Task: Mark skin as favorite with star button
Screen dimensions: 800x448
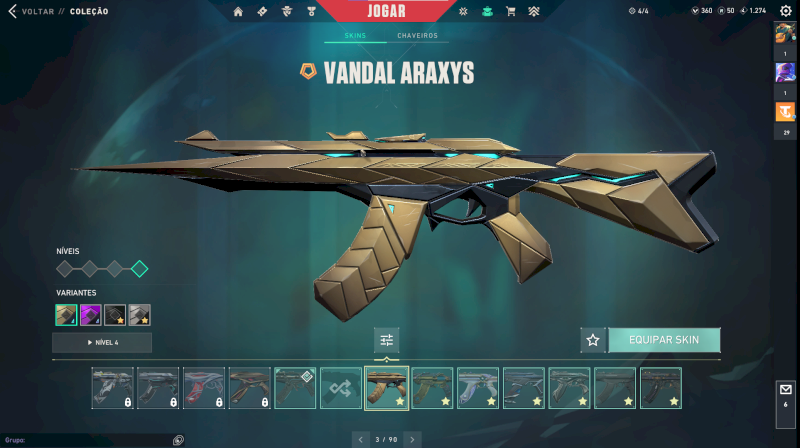Action: pos(593,340)
